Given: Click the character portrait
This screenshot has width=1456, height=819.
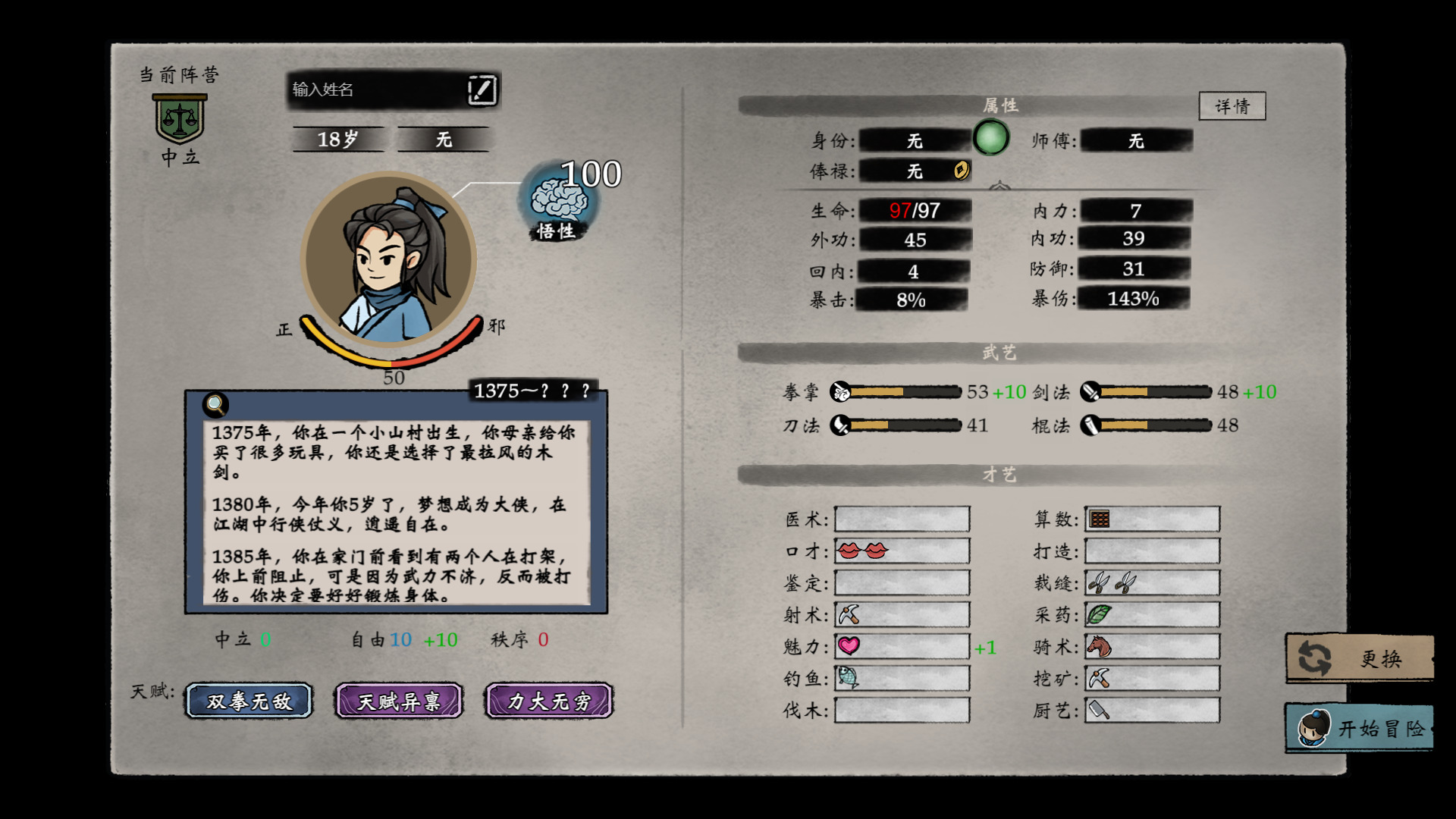Looking at the screenshot, I should click(388, 259).
